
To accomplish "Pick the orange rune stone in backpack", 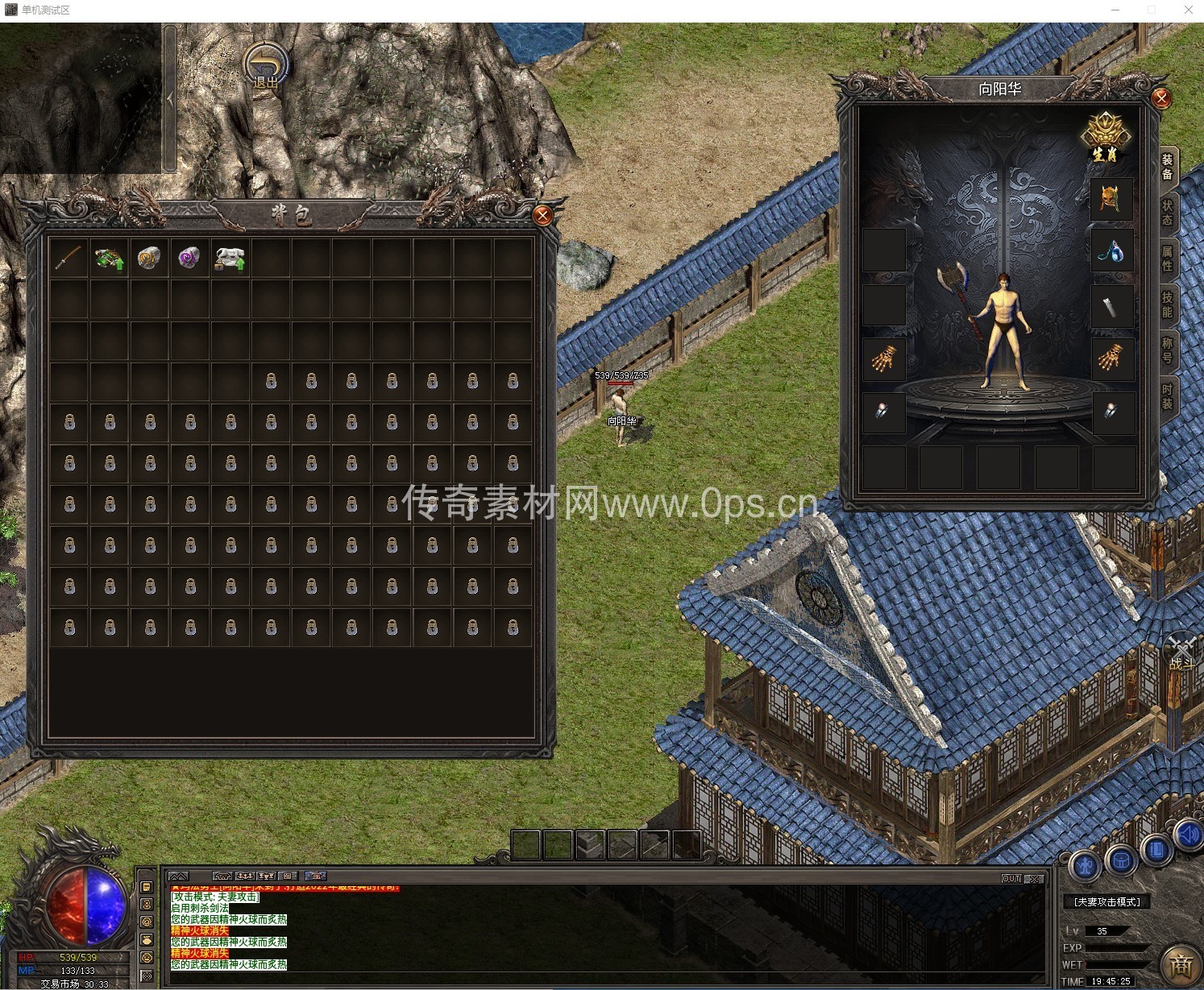I will (x=150, y=259).
